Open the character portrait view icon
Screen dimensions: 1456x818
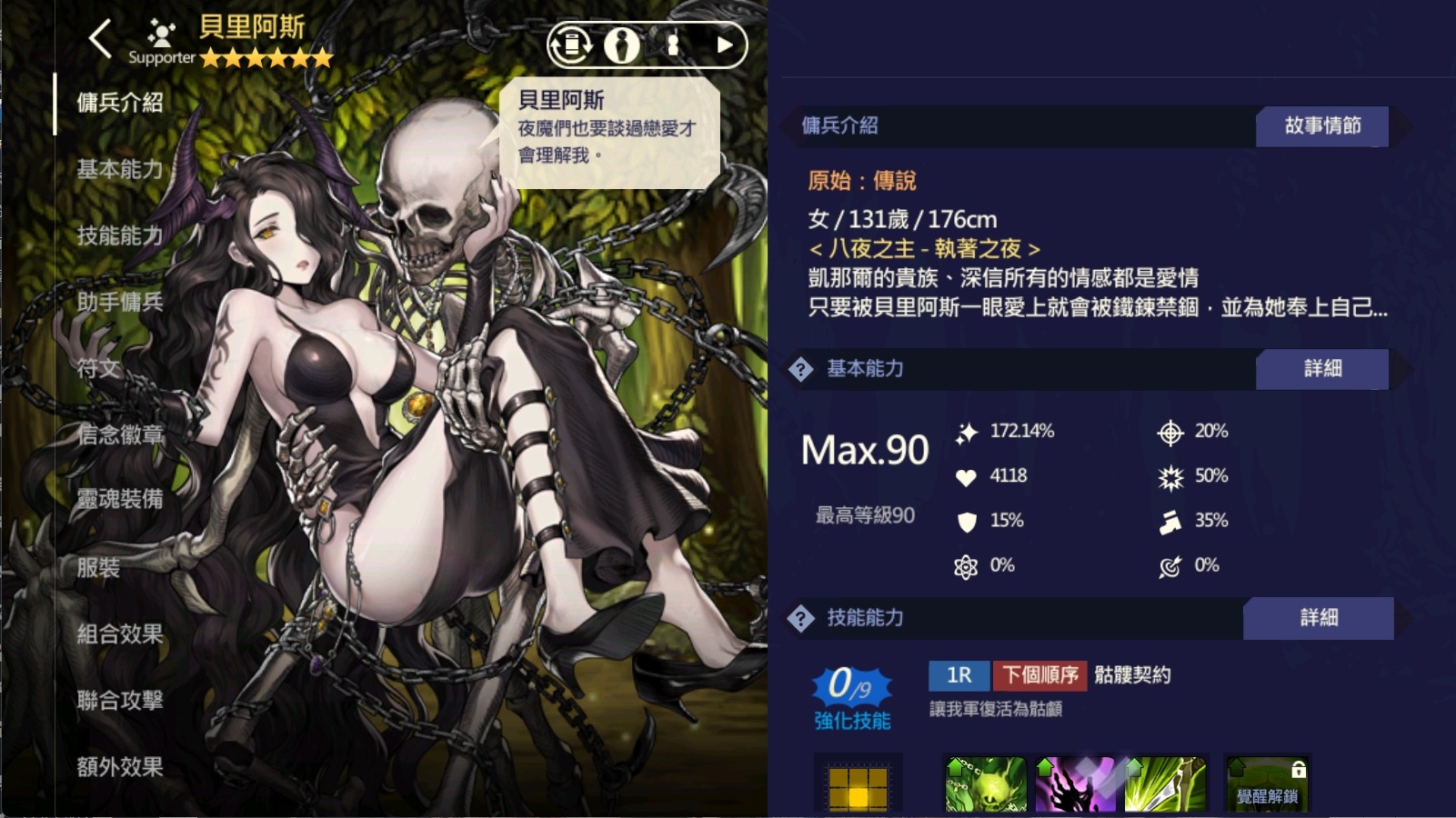[x=622, y=44]
